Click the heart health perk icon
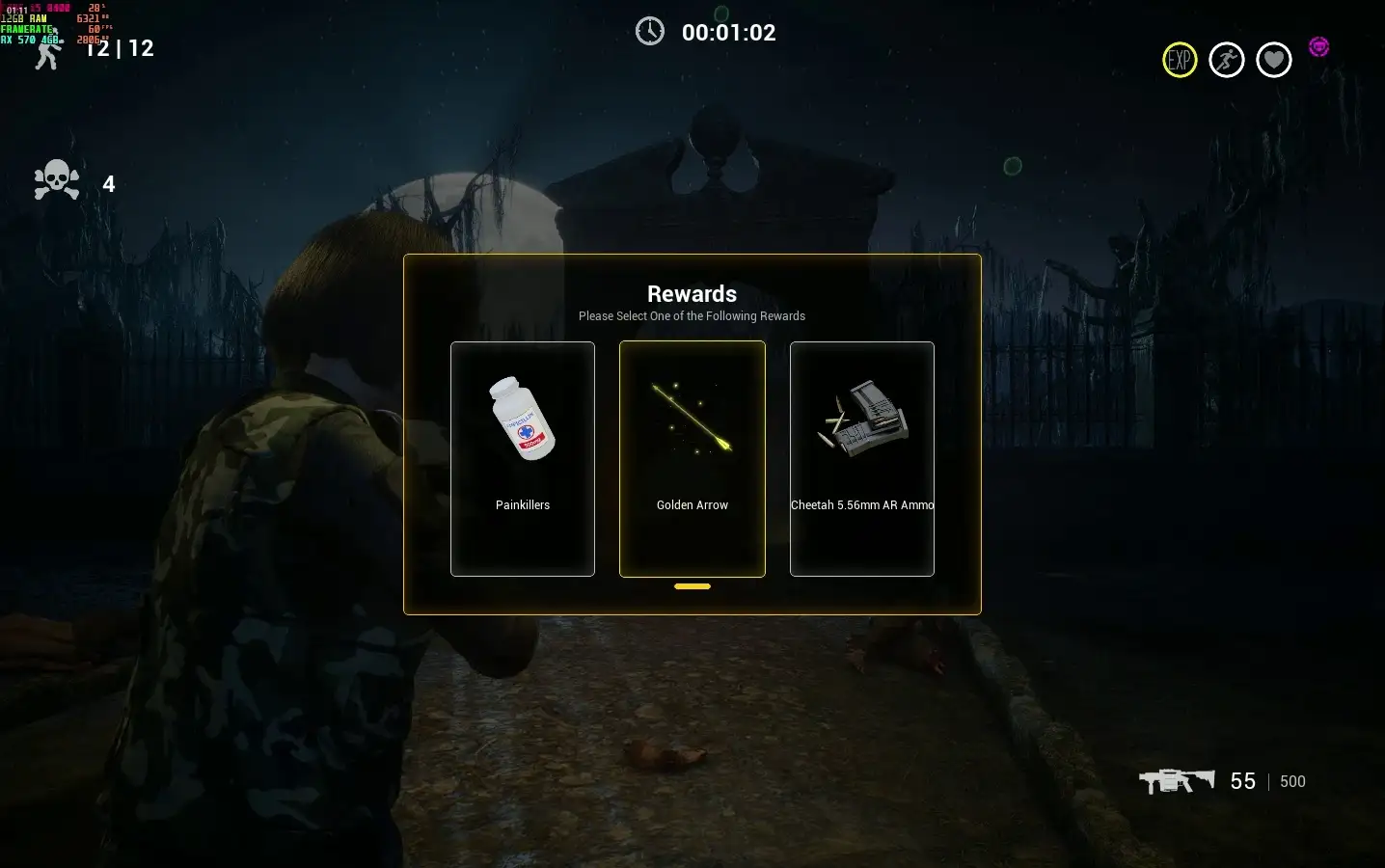This screenshot has width=1385, height=868. (x=1274, y=60)
